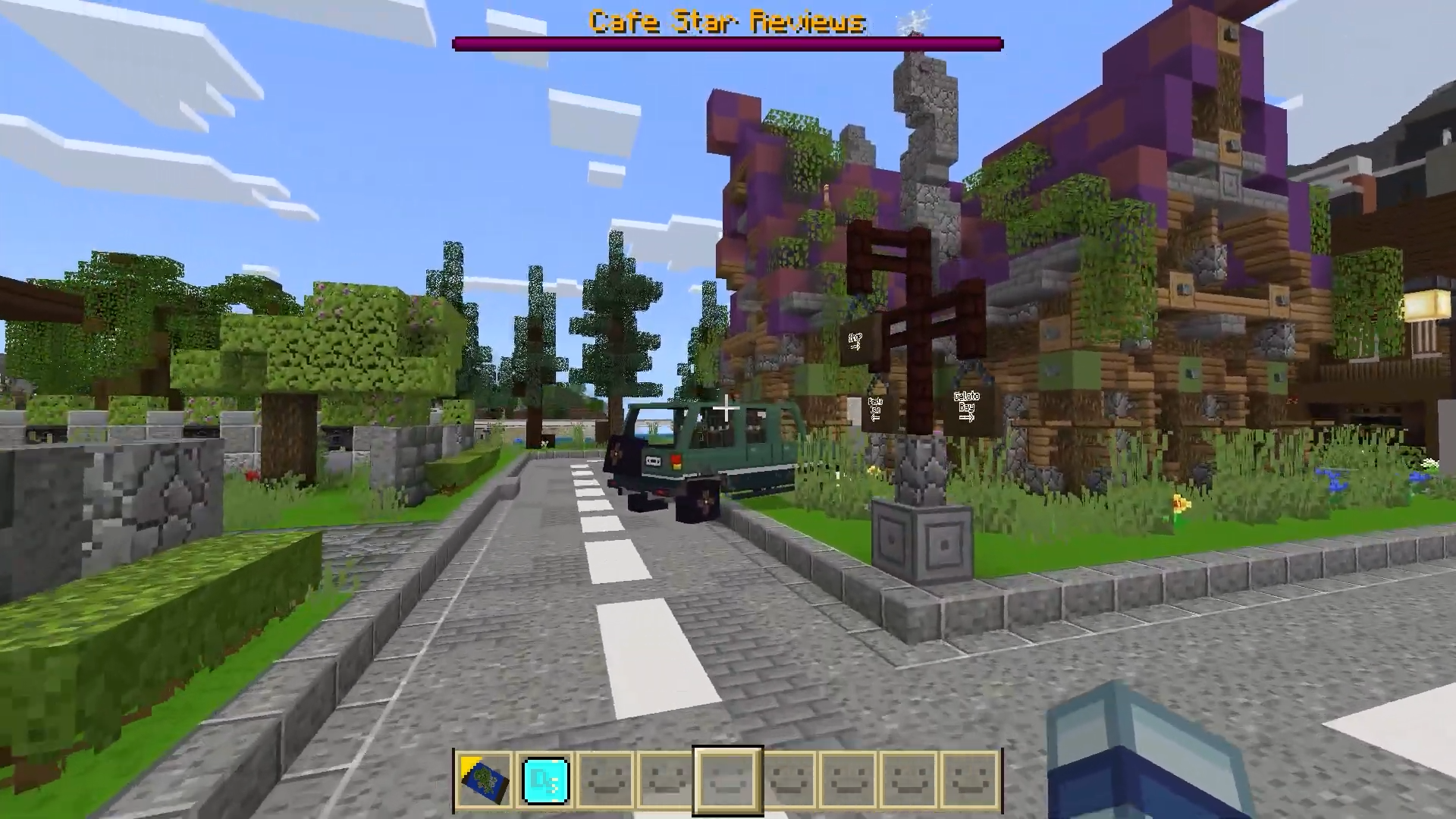Select the blue map item hotbar slot
The width and height of the screenshot is (1456, 819).
(485, 780)
